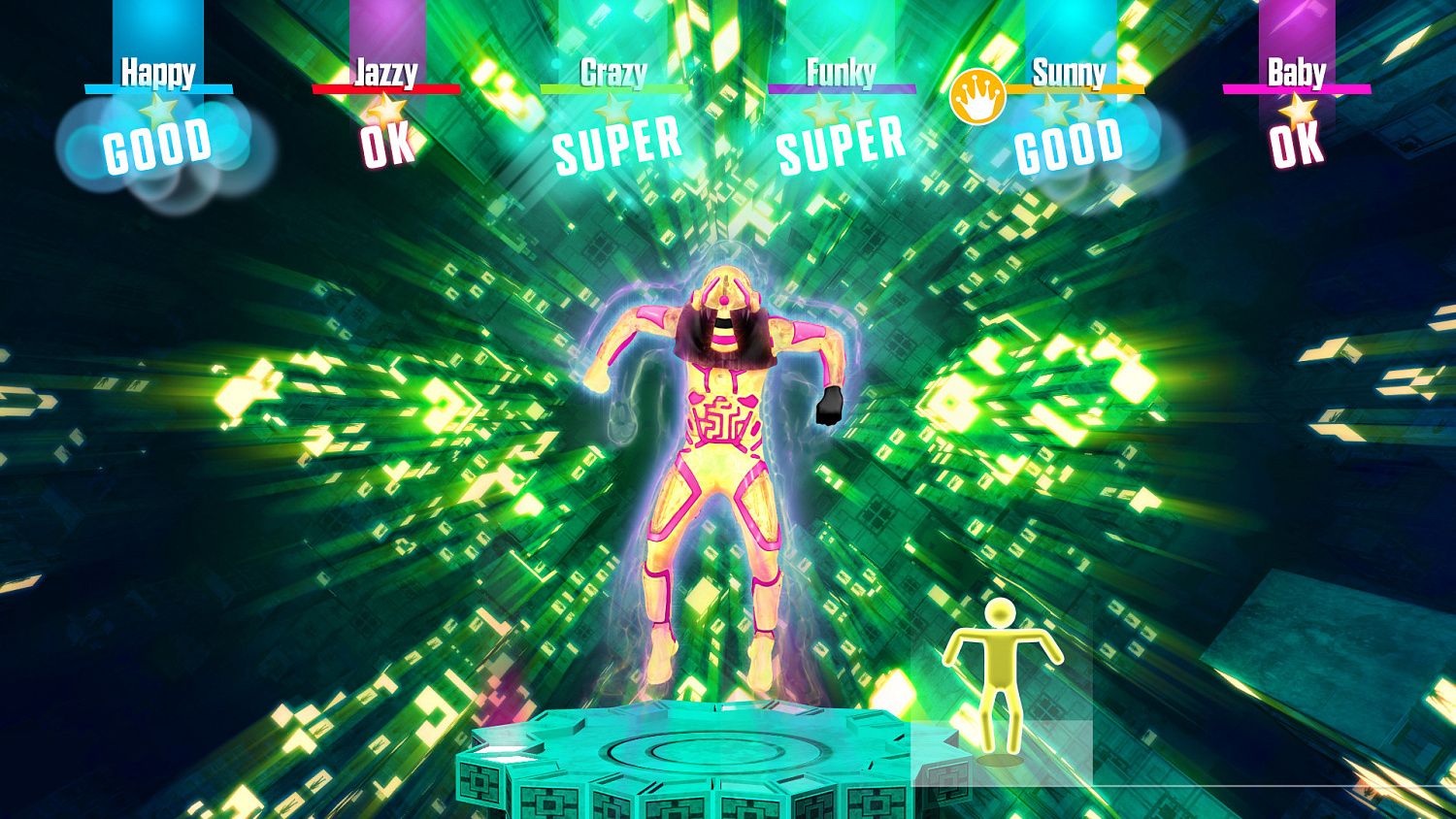Screen dimensions: 1456x819
Task: Click Jazzy's red score progress bar
Action: pyautogui.click(x=388, y=87)
